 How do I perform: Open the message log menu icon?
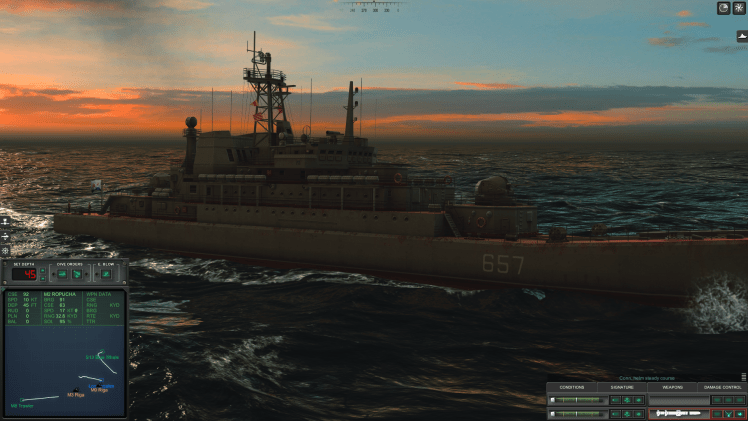click(743, 377)
